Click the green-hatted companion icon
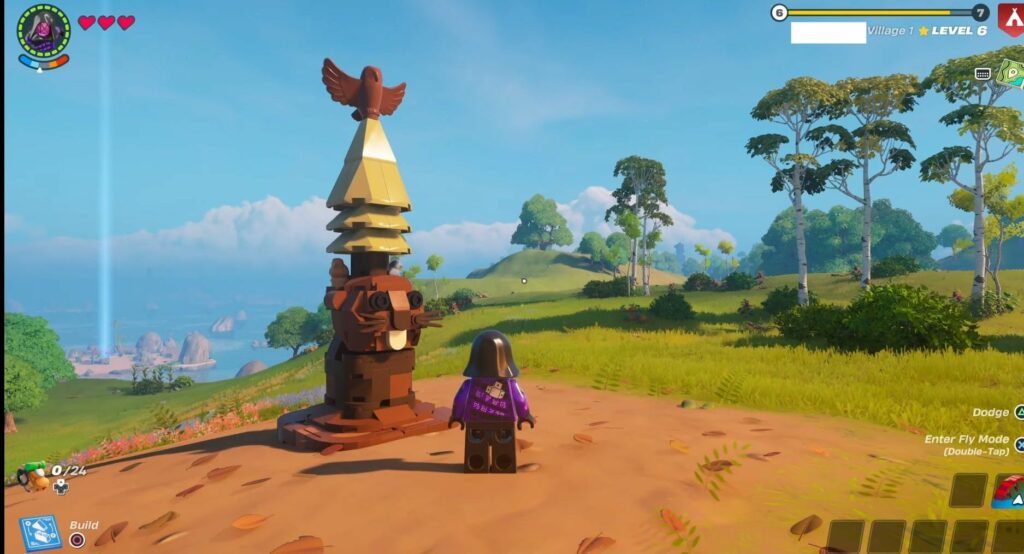 pyautogui.click(x=32, y=475)
